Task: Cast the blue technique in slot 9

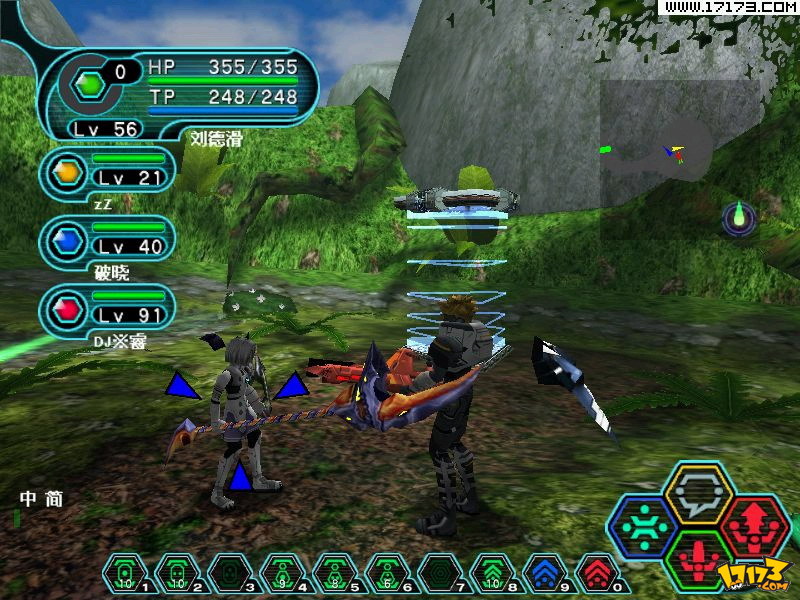Action: [543, 573]
